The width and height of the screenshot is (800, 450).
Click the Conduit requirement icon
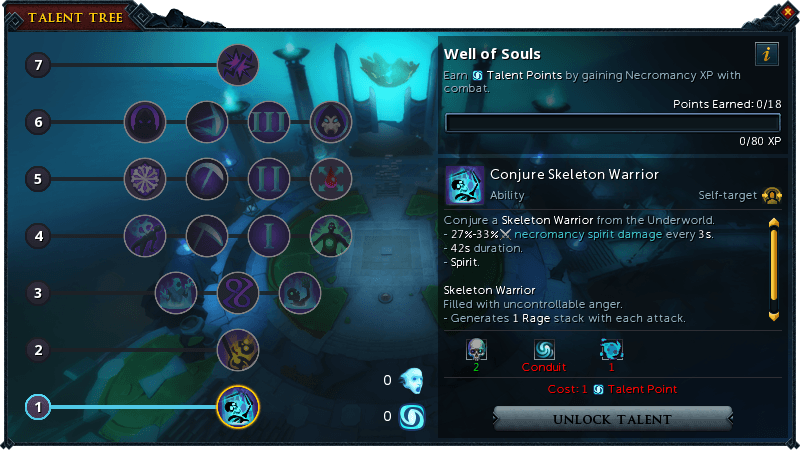(543, 350)
